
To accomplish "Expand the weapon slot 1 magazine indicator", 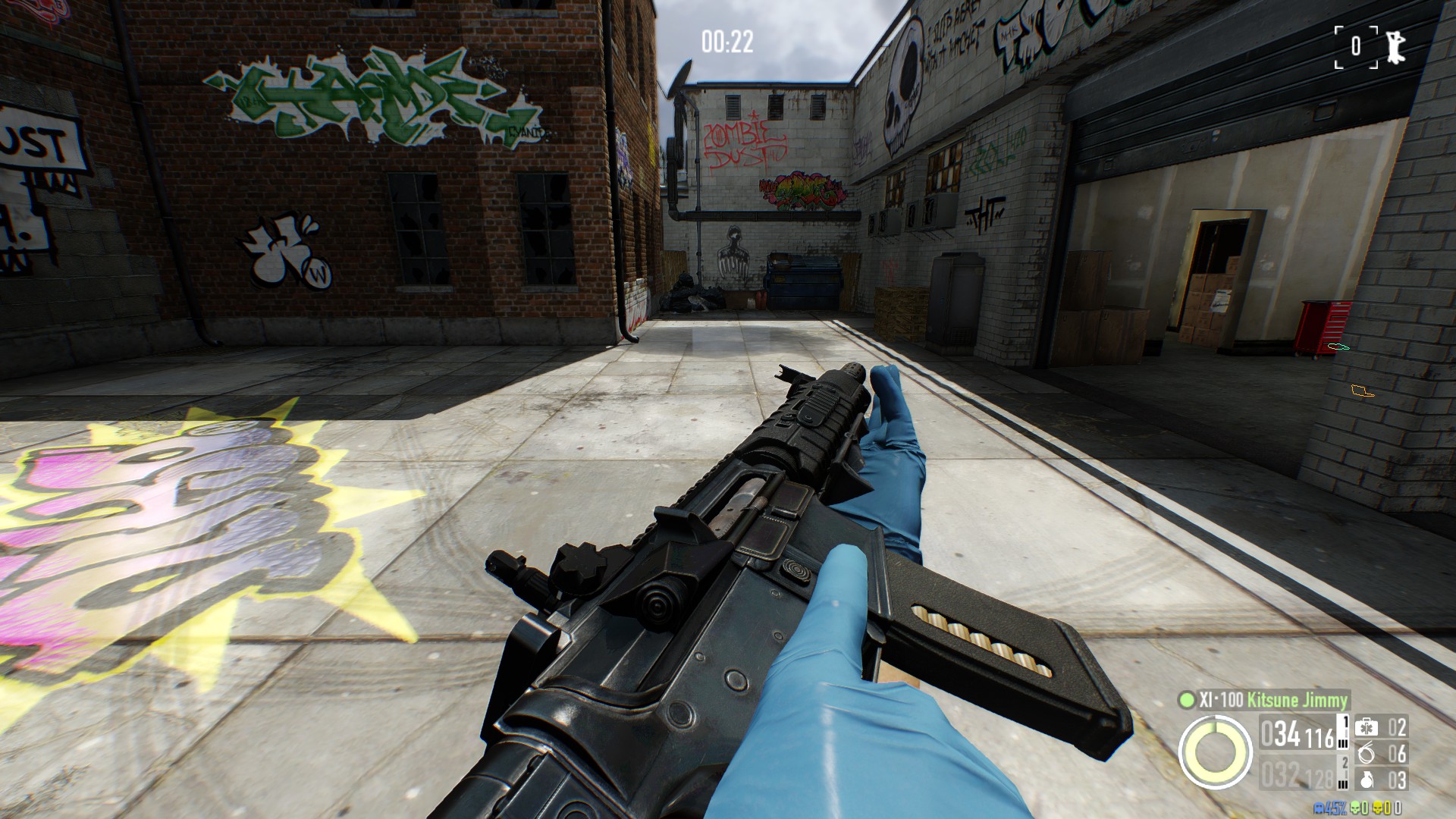I will point(1343,731).
